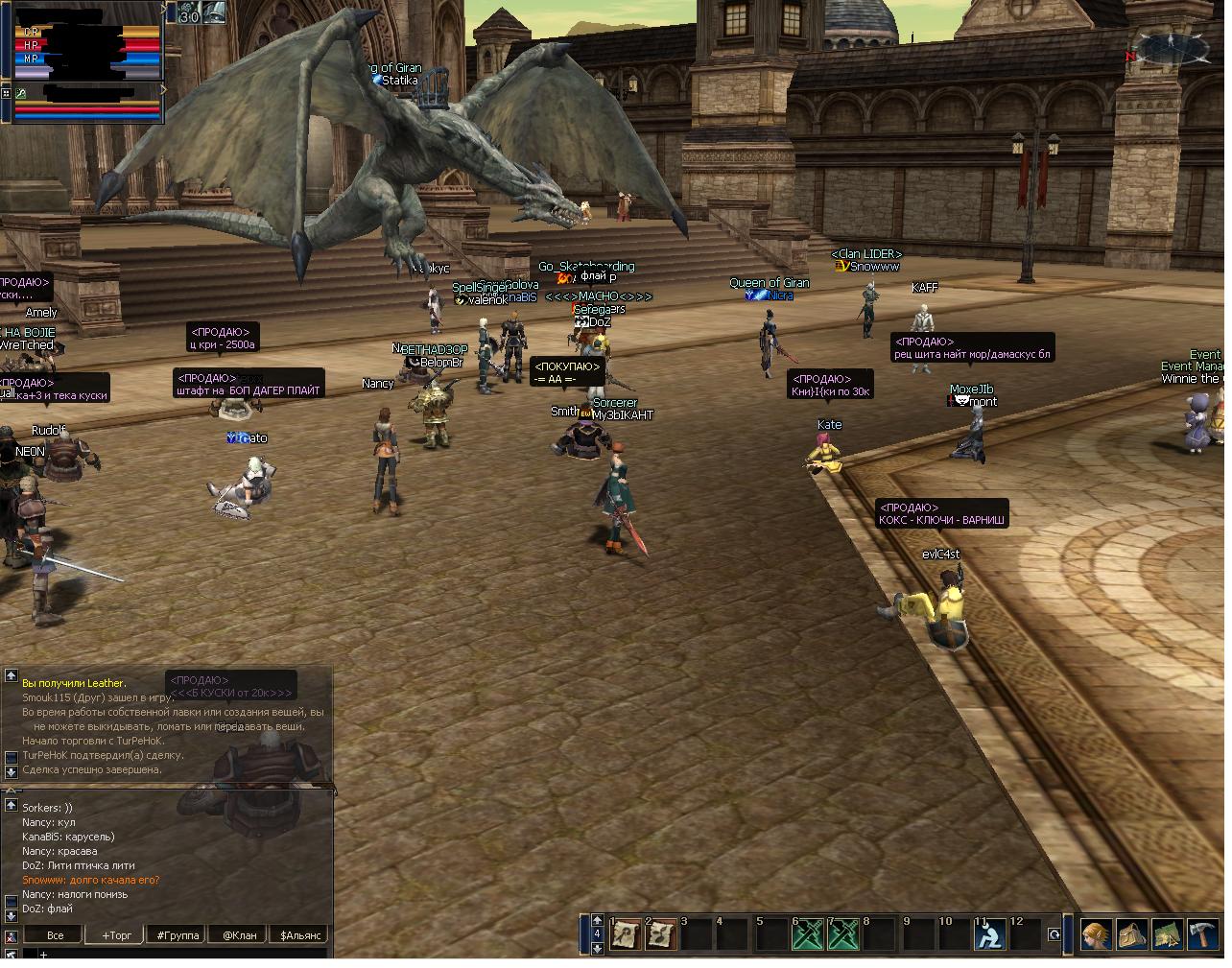
Task: Click the compass radar in the corner
Action: click(x=1173, y=48)
